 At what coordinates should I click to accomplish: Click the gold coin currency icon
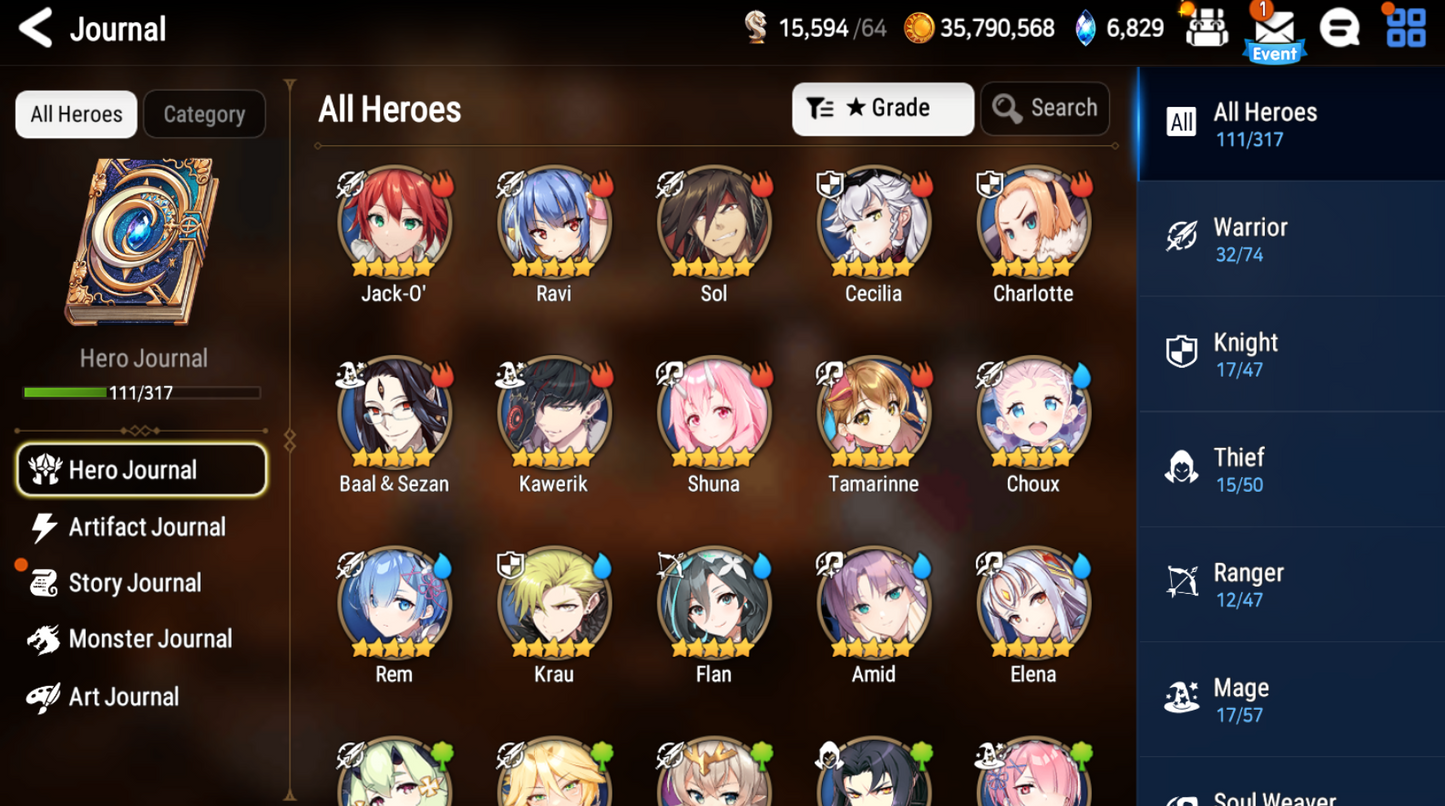(x=919, y=27)
